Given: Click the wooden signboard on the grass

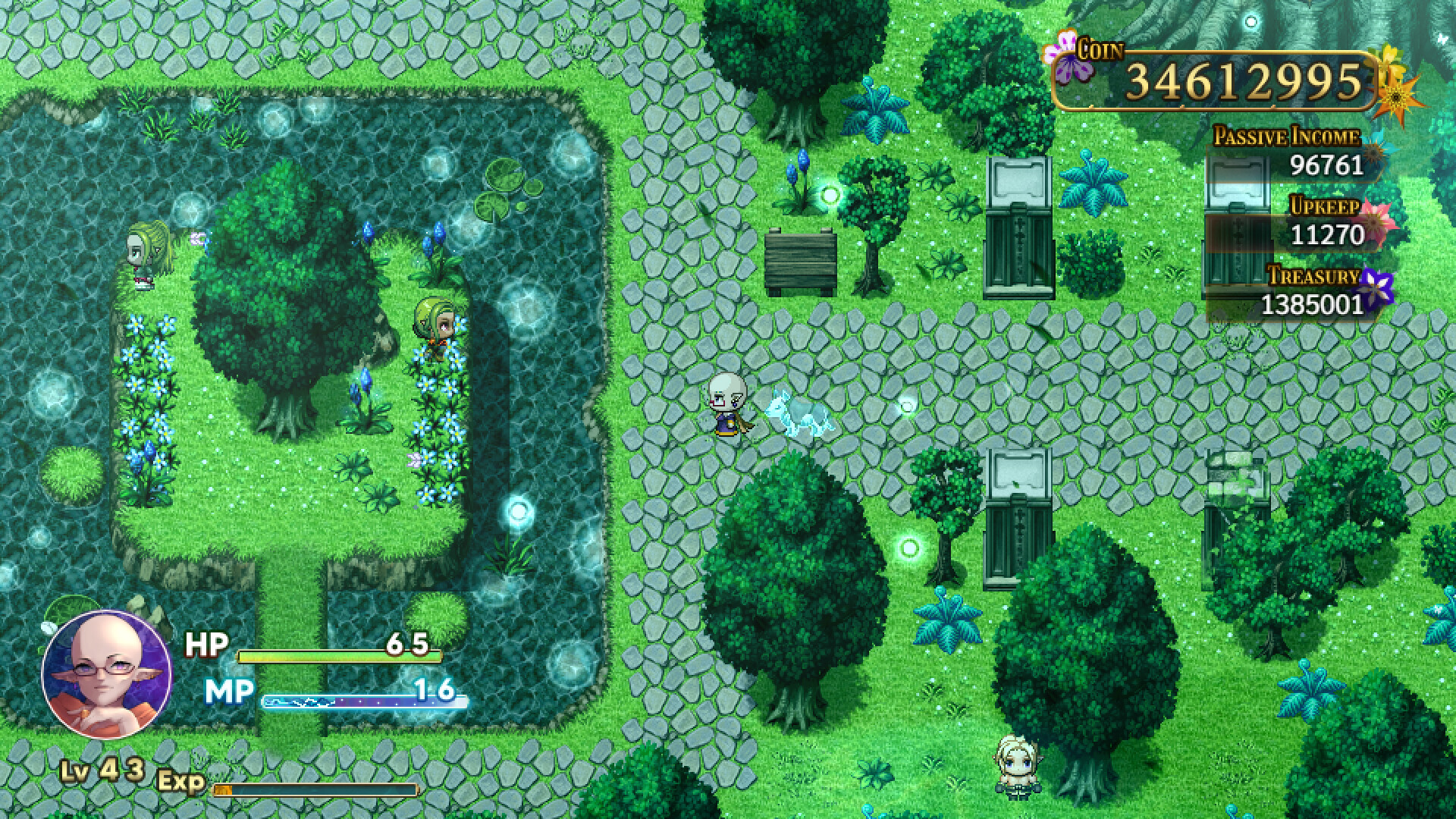Looking at the screenshot, I should pos(802,259).
